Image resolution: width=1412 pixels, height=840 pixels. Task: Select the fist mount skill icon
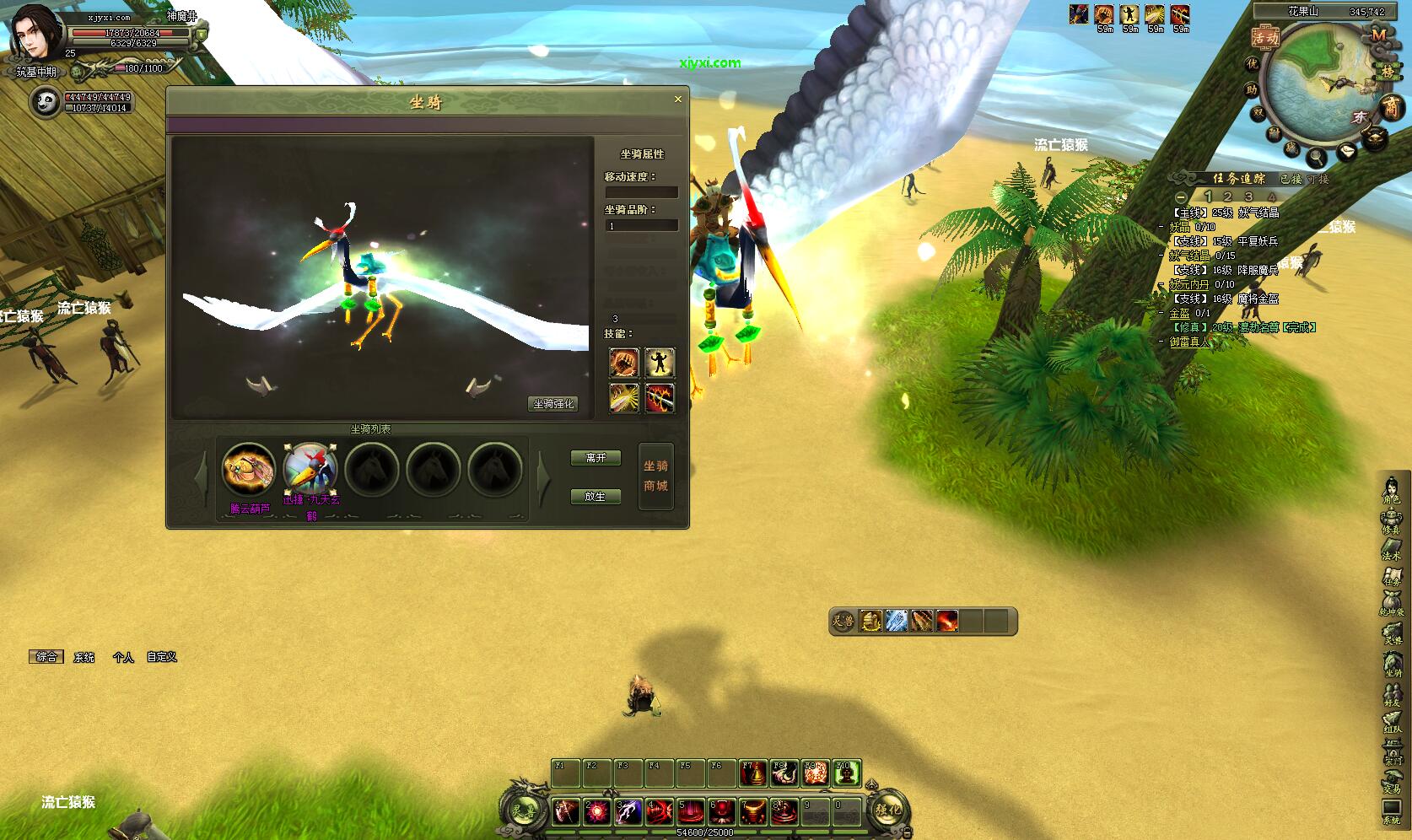point(623,363)
